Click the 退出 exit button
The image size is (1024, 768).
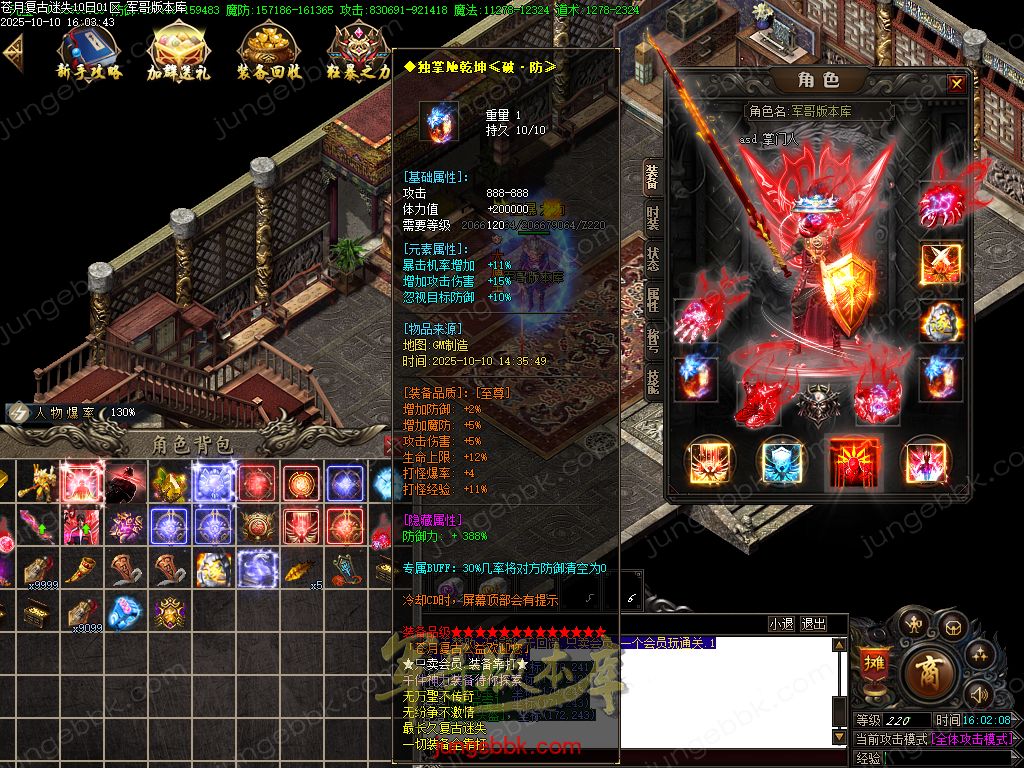pyautogui.click(x=814, y=624)
